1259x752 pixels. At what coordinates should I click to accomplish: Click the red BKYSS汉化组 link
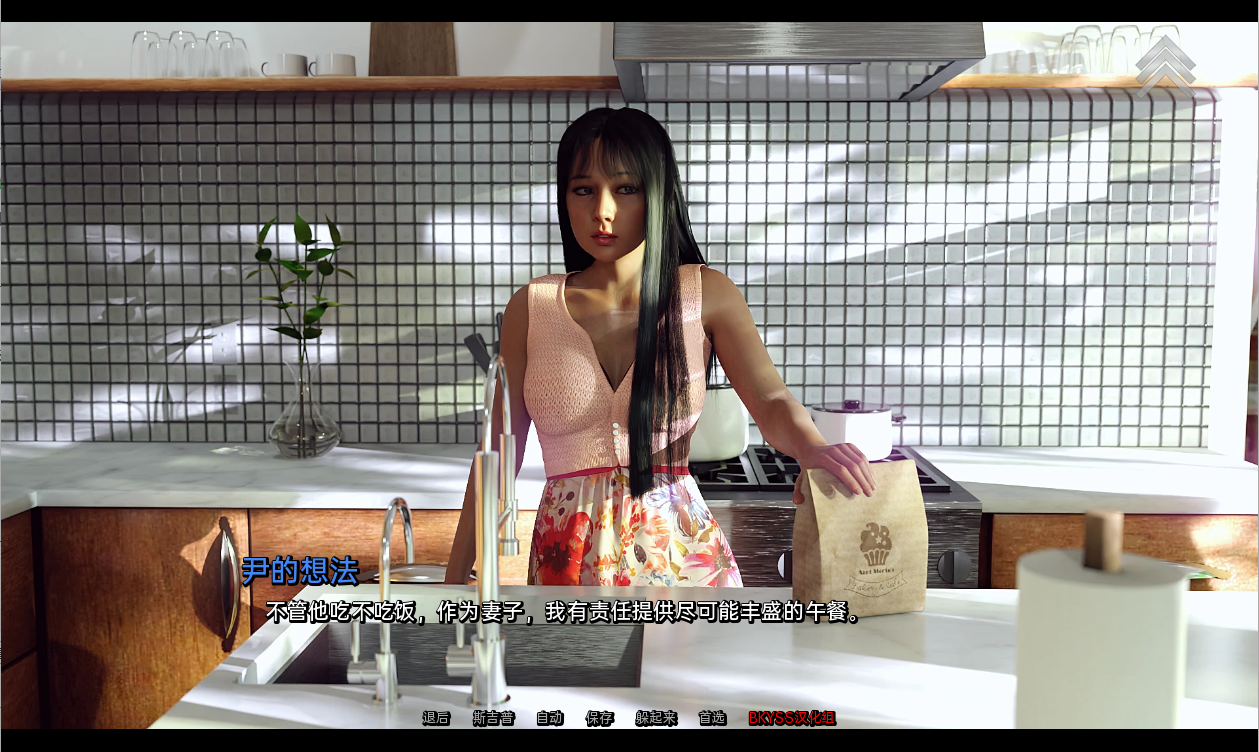click(x=792, y=718)
